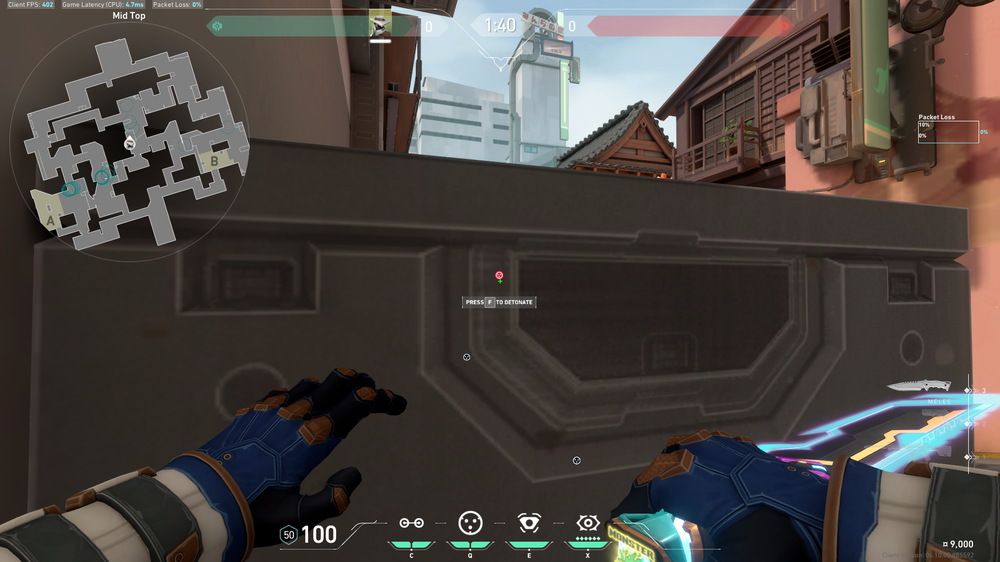This screenshot has height=562, width=1000.
Task: Select the B site marker on minimap
Action: (x=213, y=159)
